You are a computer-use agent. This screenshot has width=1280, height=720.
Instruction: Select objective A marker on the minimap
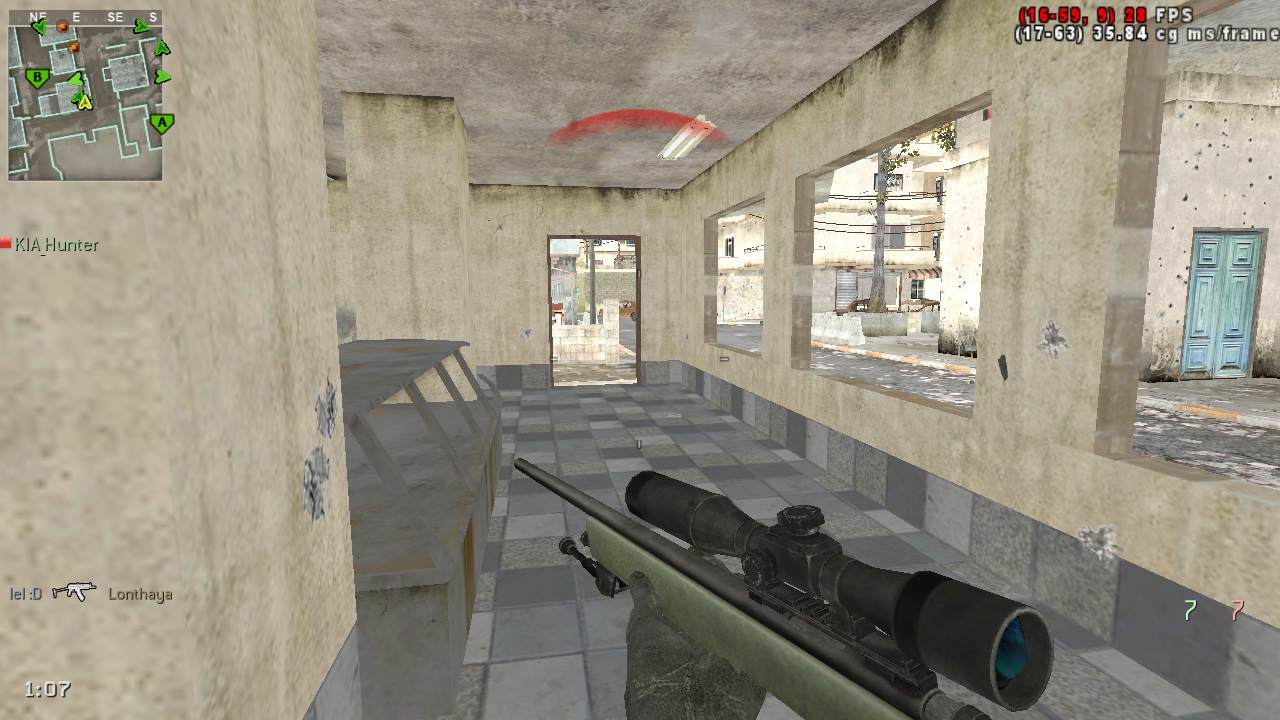coord(161,123)
